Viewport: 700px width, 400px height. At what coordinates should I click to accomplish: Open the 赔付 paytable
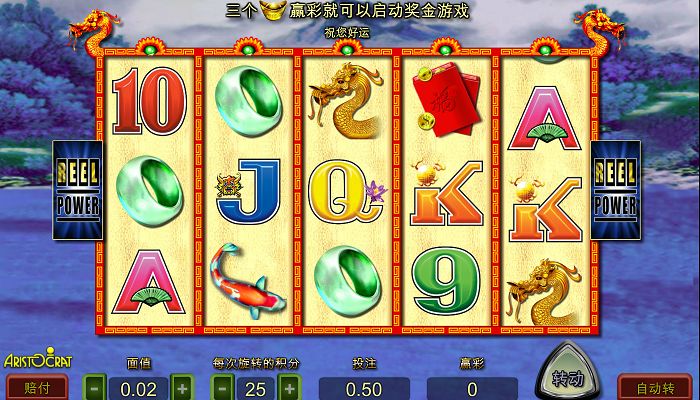(x=37, y=387)
